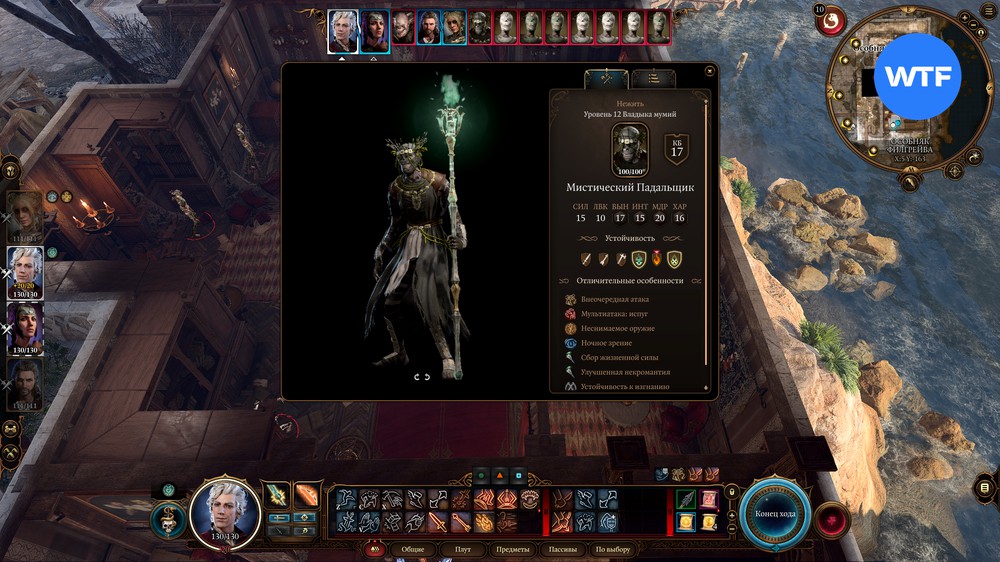Open the second tab of the examine panel
Image resolution: width=1000 pixels, height=562 pixels.
[653, 78]
